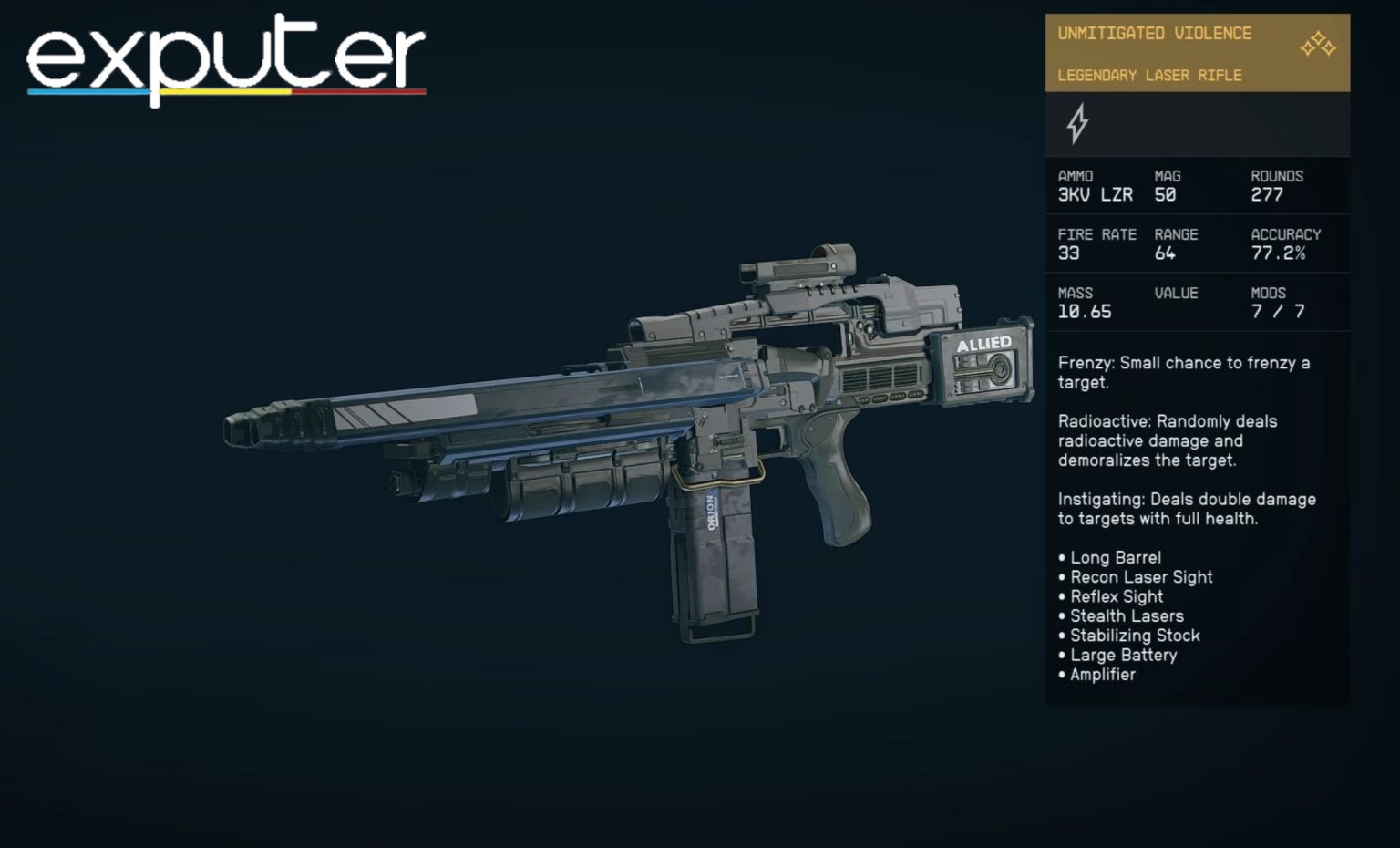1400x848 pixels.
Task: Click the UNMITIGATED VIOLENCE title banner
Action: point(1155,33)
